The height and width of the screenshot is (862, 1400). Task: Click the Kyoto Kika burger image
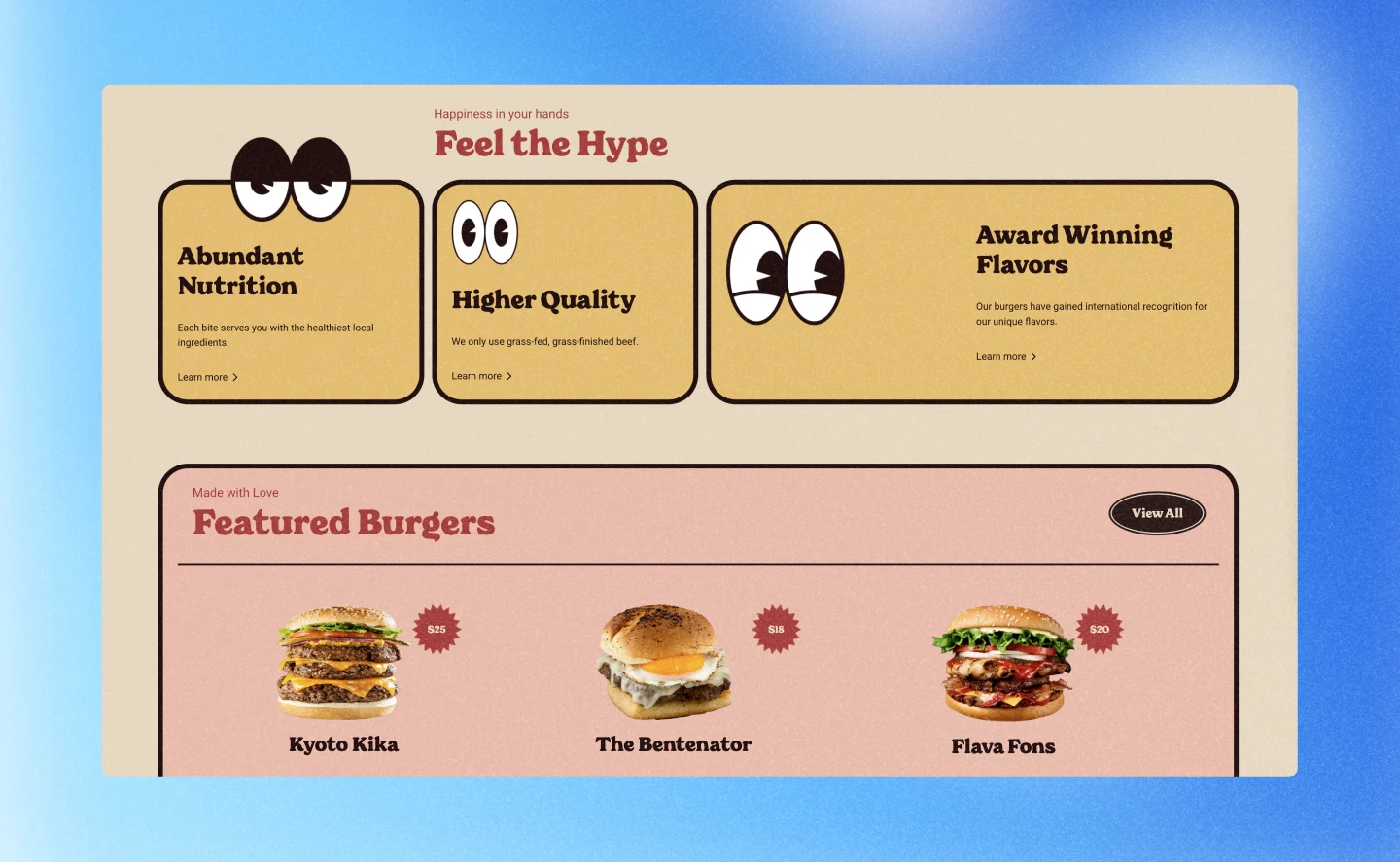pyautogui.click(x=343, y=663)
